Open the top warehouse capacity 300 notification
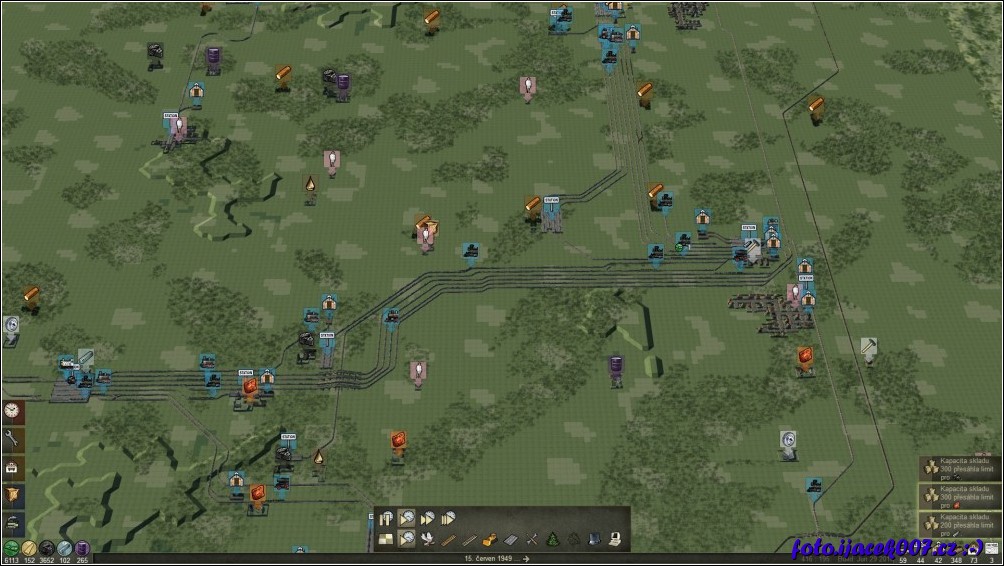This screenshot has height=566, width=1004. click(x=960, y=469)
